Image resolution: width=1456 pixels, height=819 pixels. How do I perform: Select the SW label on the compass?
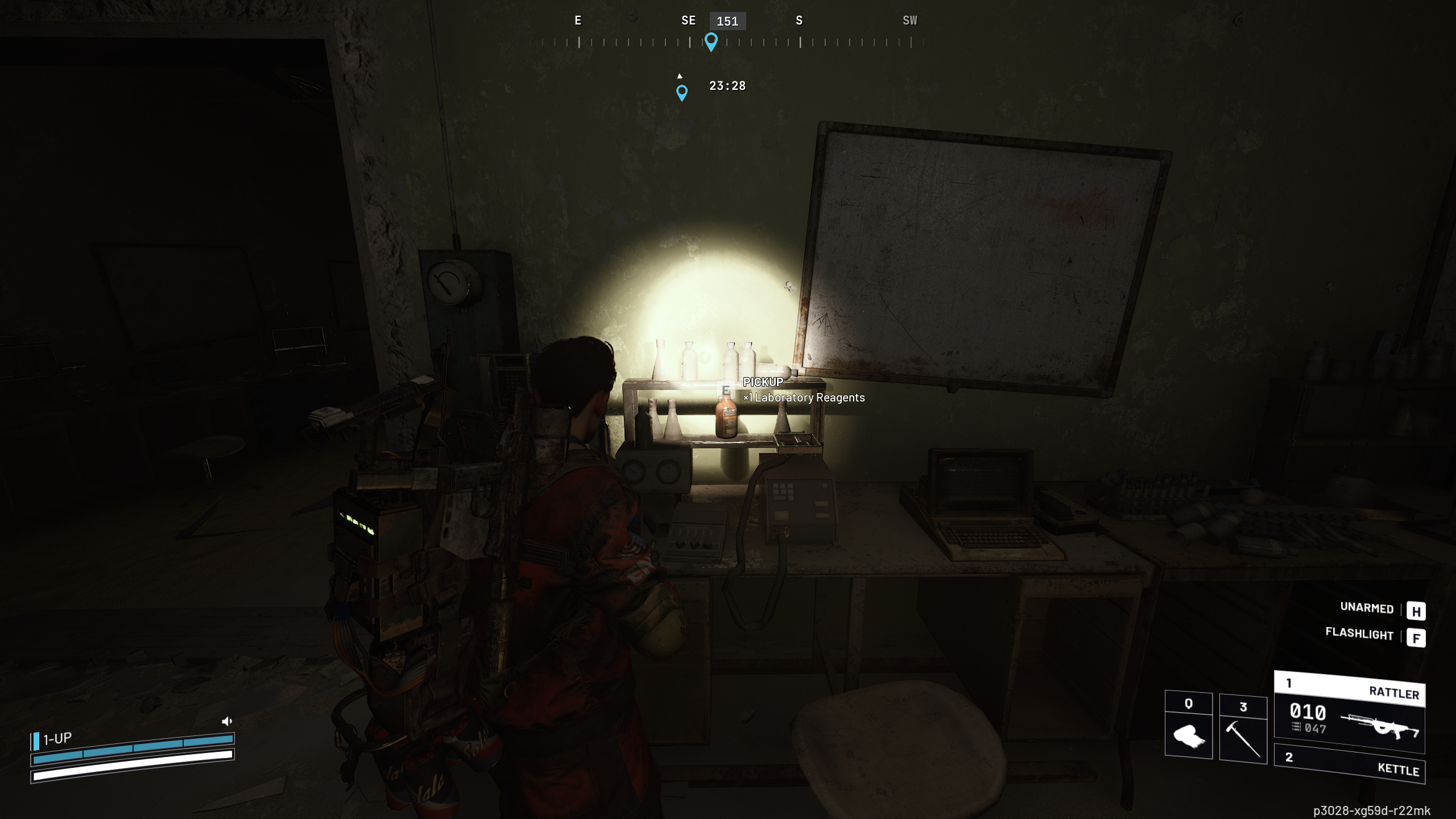click(910, 20)
